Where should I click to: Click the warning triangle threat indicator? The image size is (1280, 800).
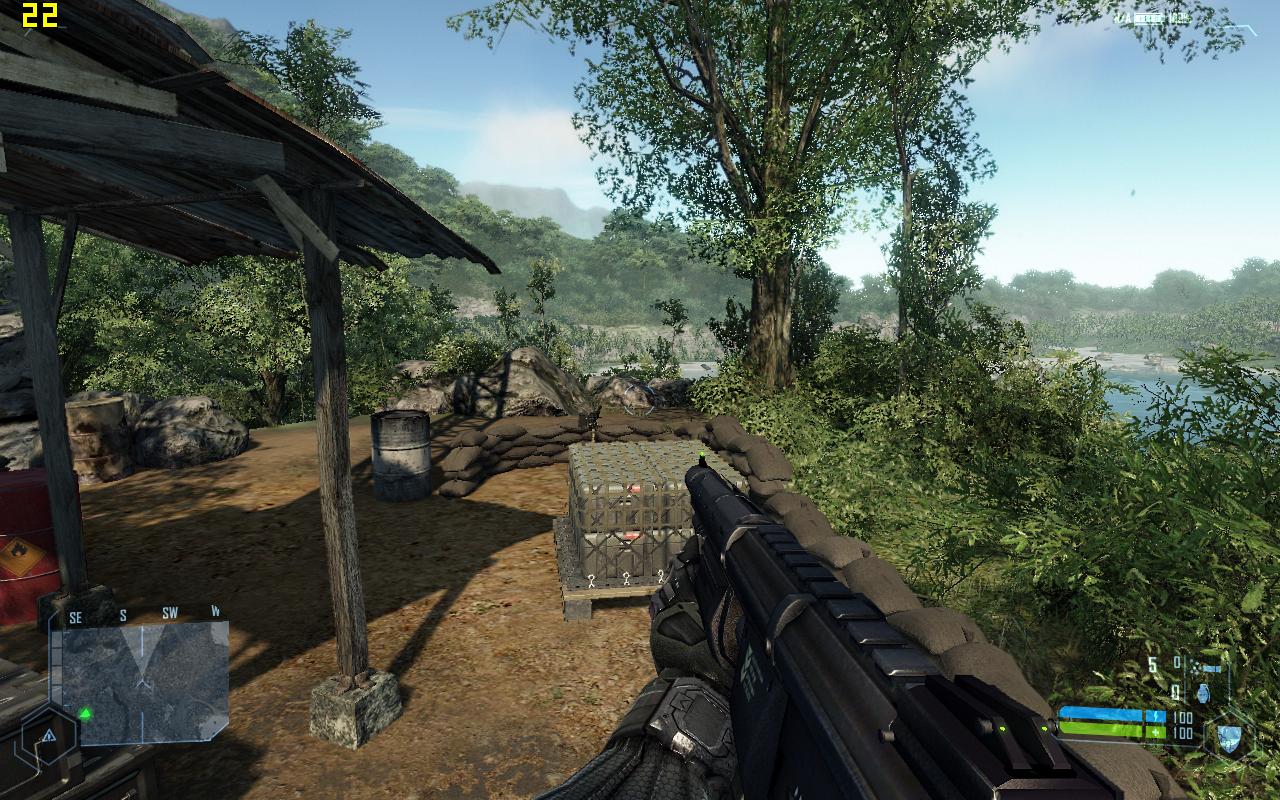point(47,735)
